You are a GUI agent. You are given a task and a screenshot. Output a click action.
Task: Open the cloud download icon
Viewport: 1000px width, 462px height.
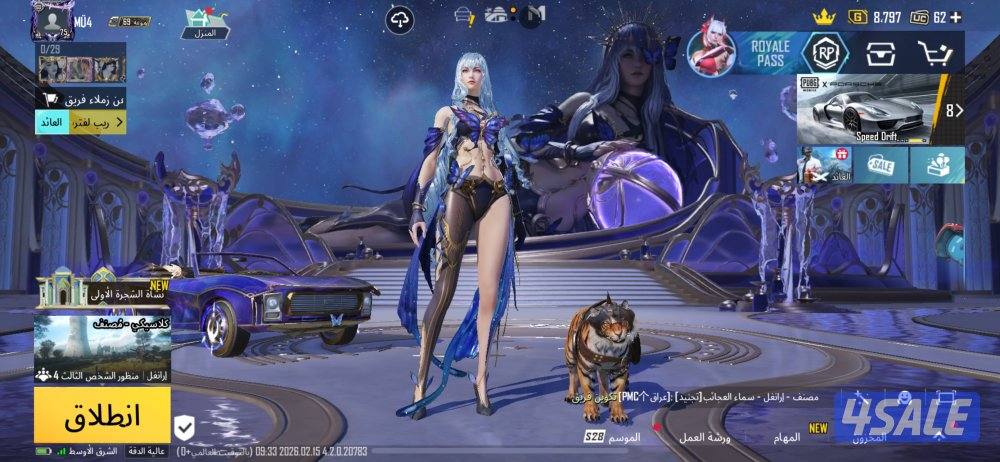[401, 18]
